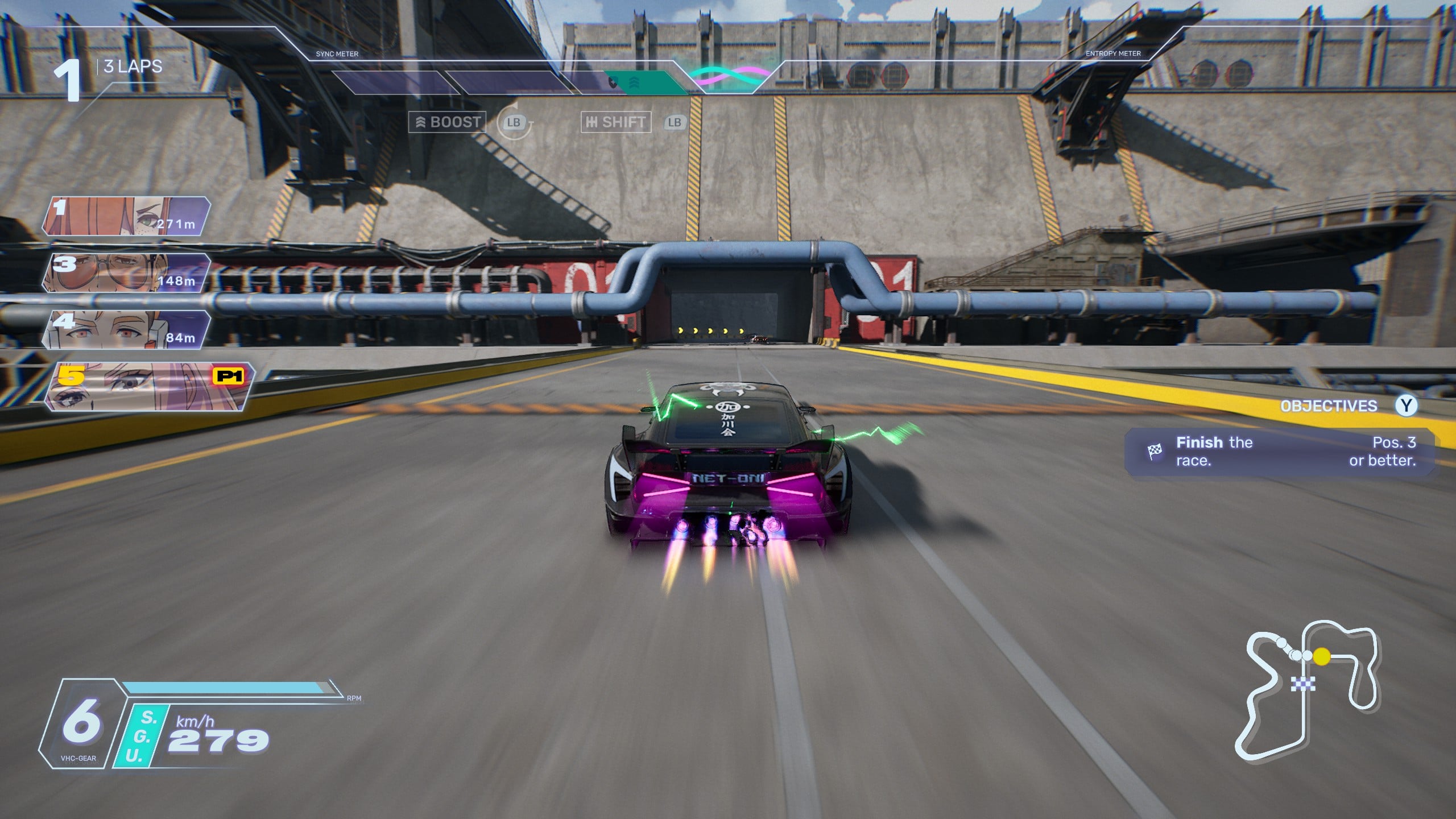The height and width of the screenshot is (819, 1456).
Task: Click the checkered finish marker on minimap
Action: 1302,683
